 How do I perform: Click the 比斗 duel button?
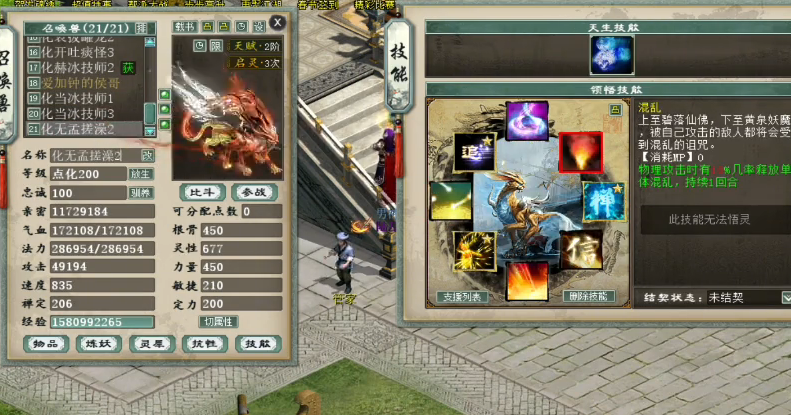point(201,191)
